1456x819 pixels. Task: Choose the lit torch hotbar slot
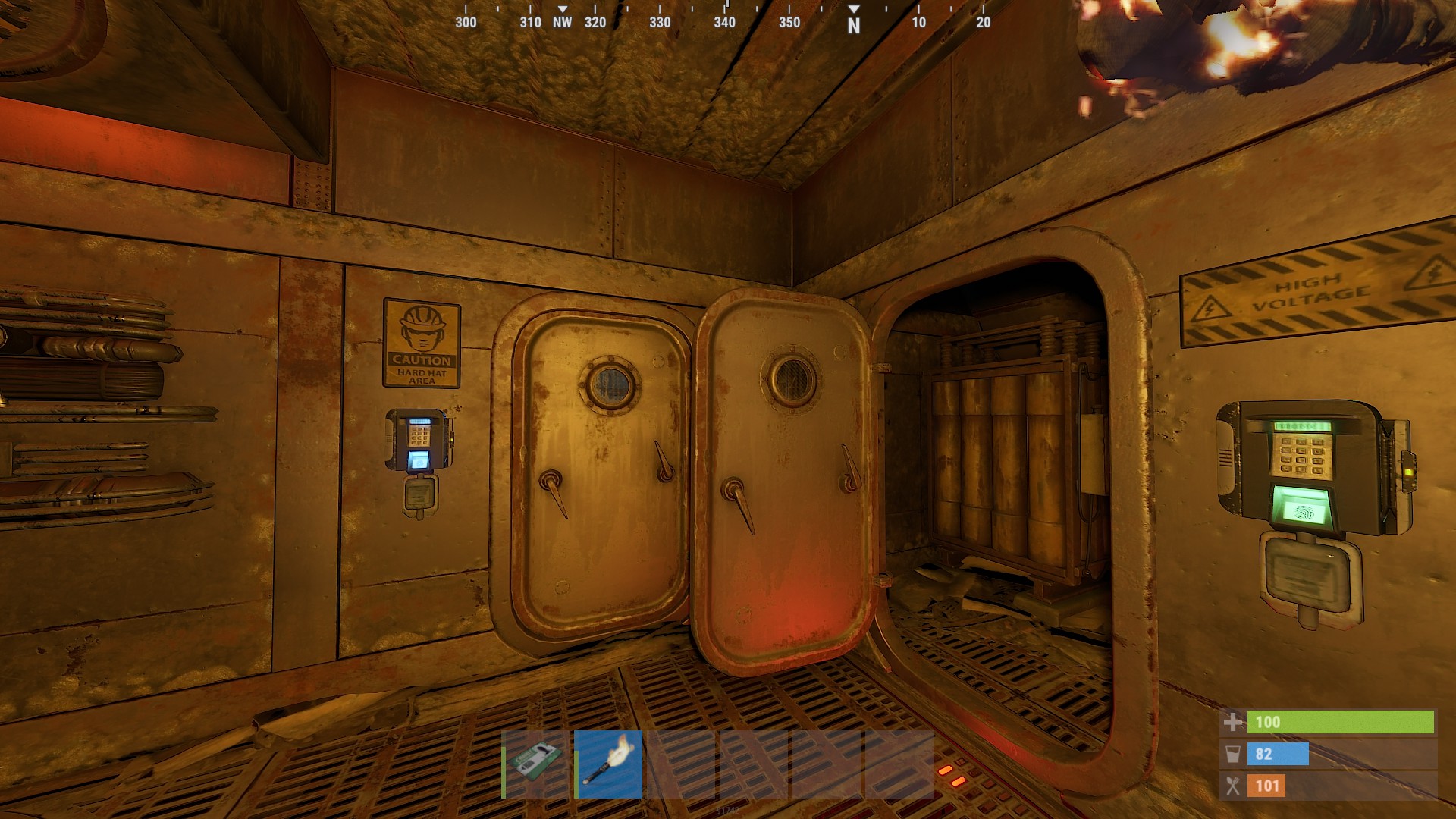click(x=608, y=764)
